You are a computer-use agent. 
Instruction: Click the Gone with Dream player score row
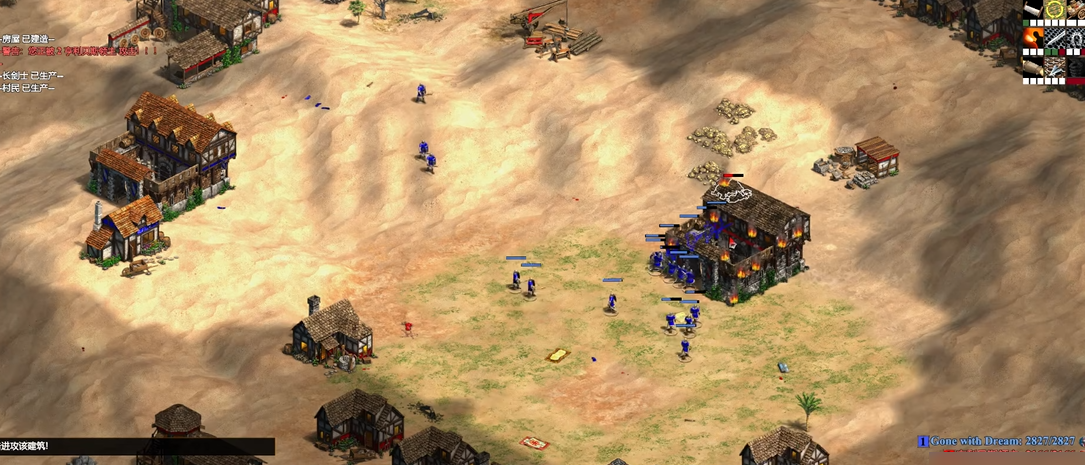(1001, 441)
